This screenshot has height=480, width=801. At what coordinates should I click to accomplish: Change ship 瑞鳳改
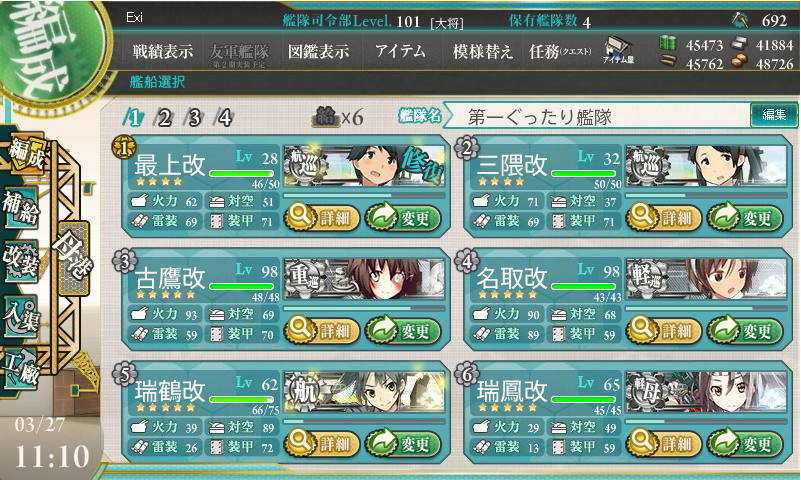[744, 443]
